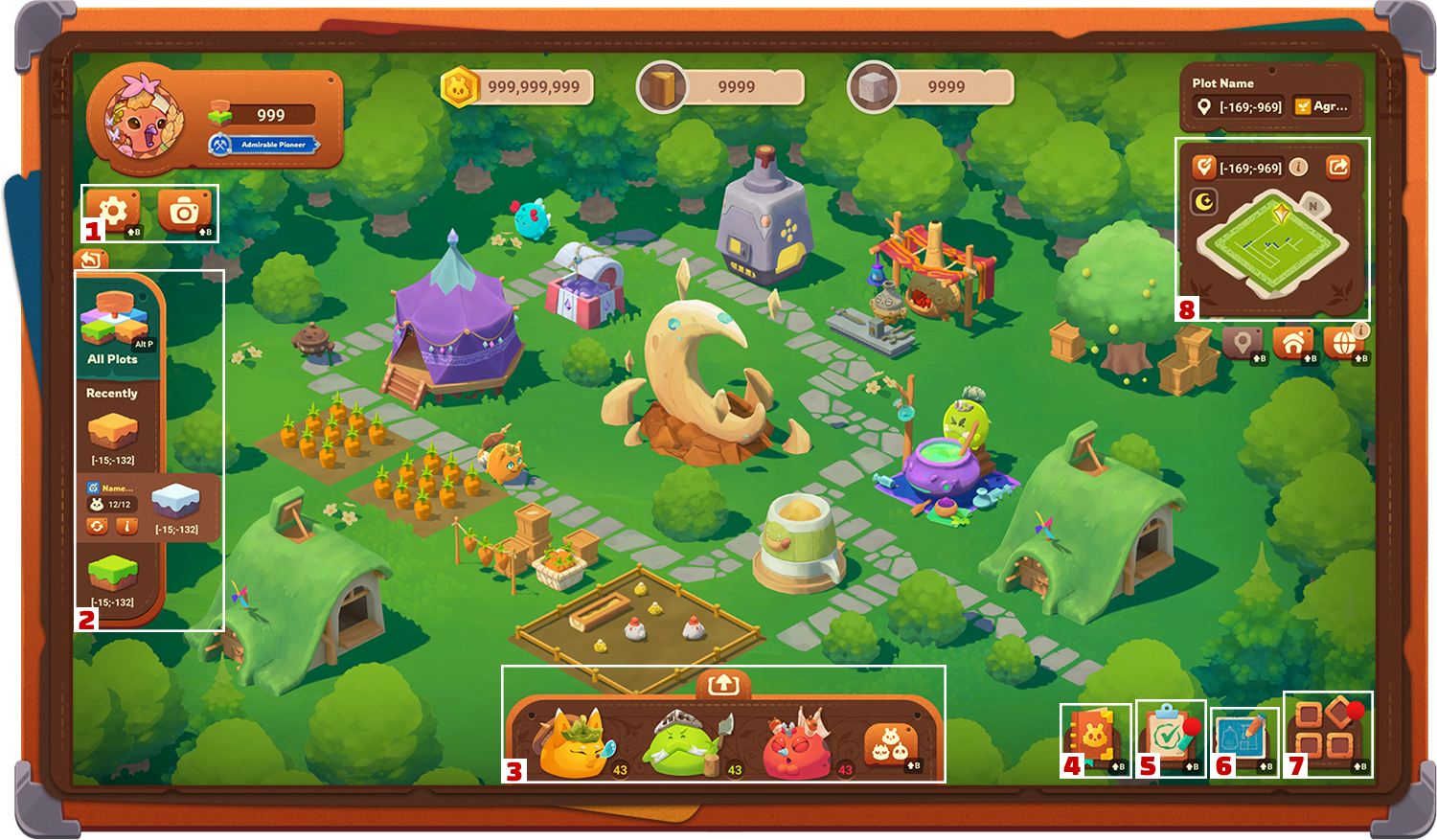Select the snowy white plot tile
This screenshot has width=1437, height=840.
pyautogui.click(x=176, y=500)
